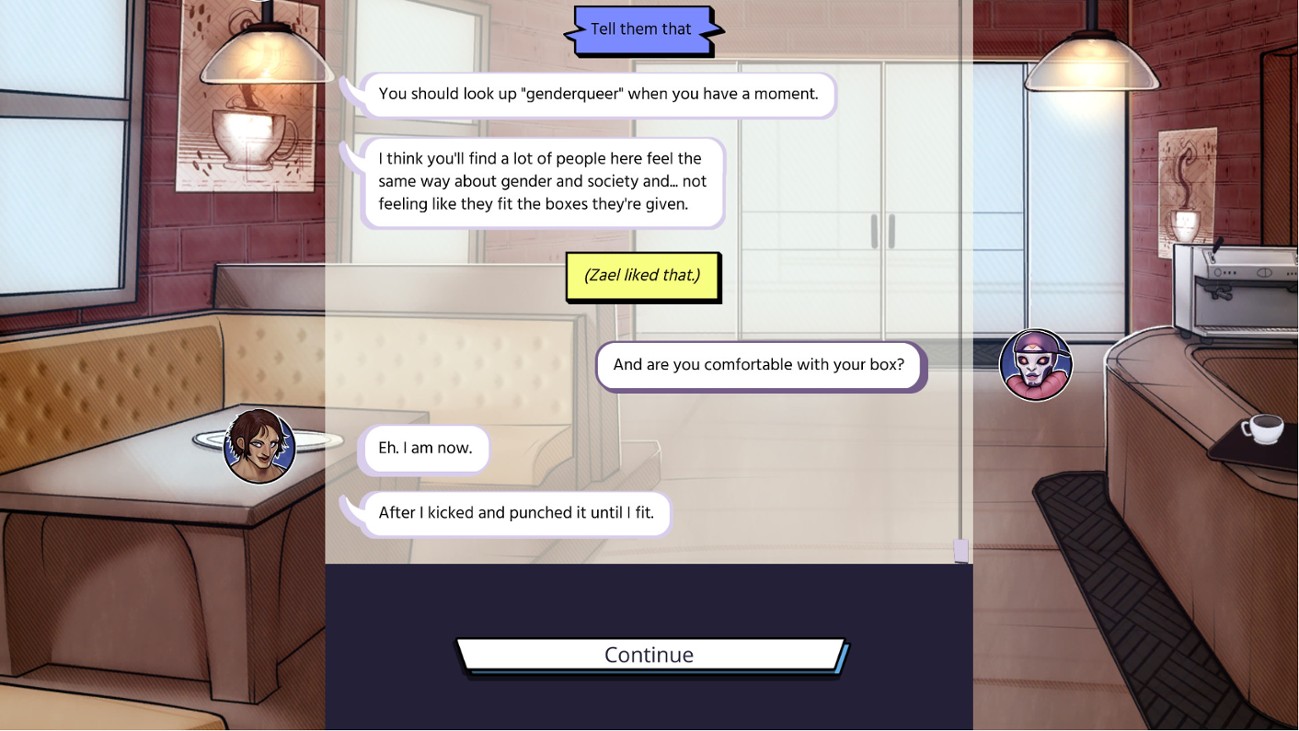
Task: Click the left hanging pendant lamp
Action: 265,55
